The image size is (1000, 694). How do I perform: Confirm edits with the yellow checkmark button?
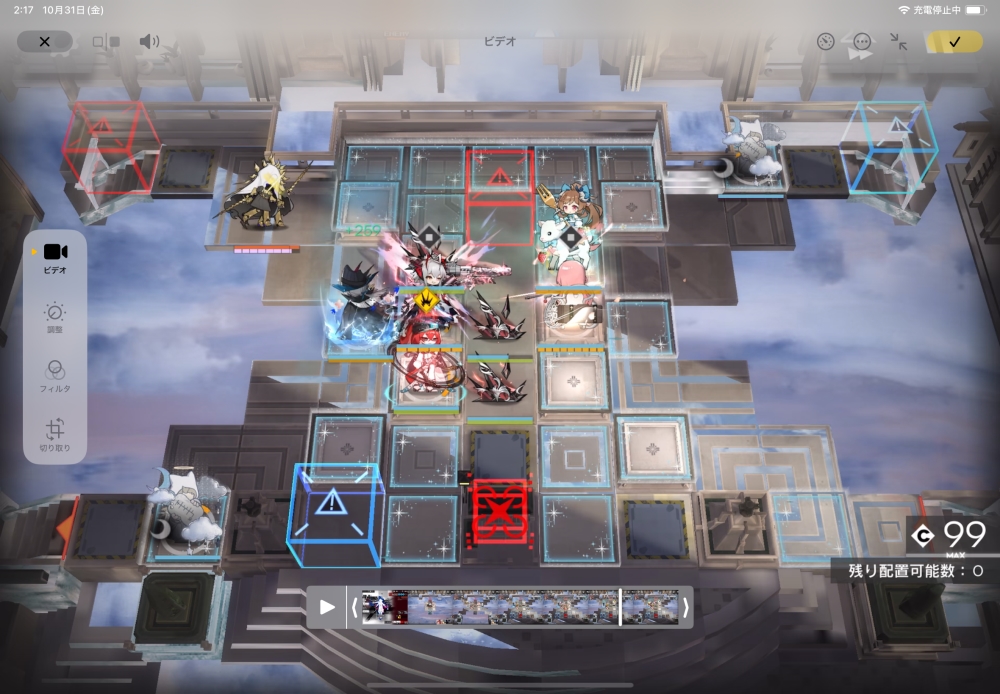coord(953,42)
